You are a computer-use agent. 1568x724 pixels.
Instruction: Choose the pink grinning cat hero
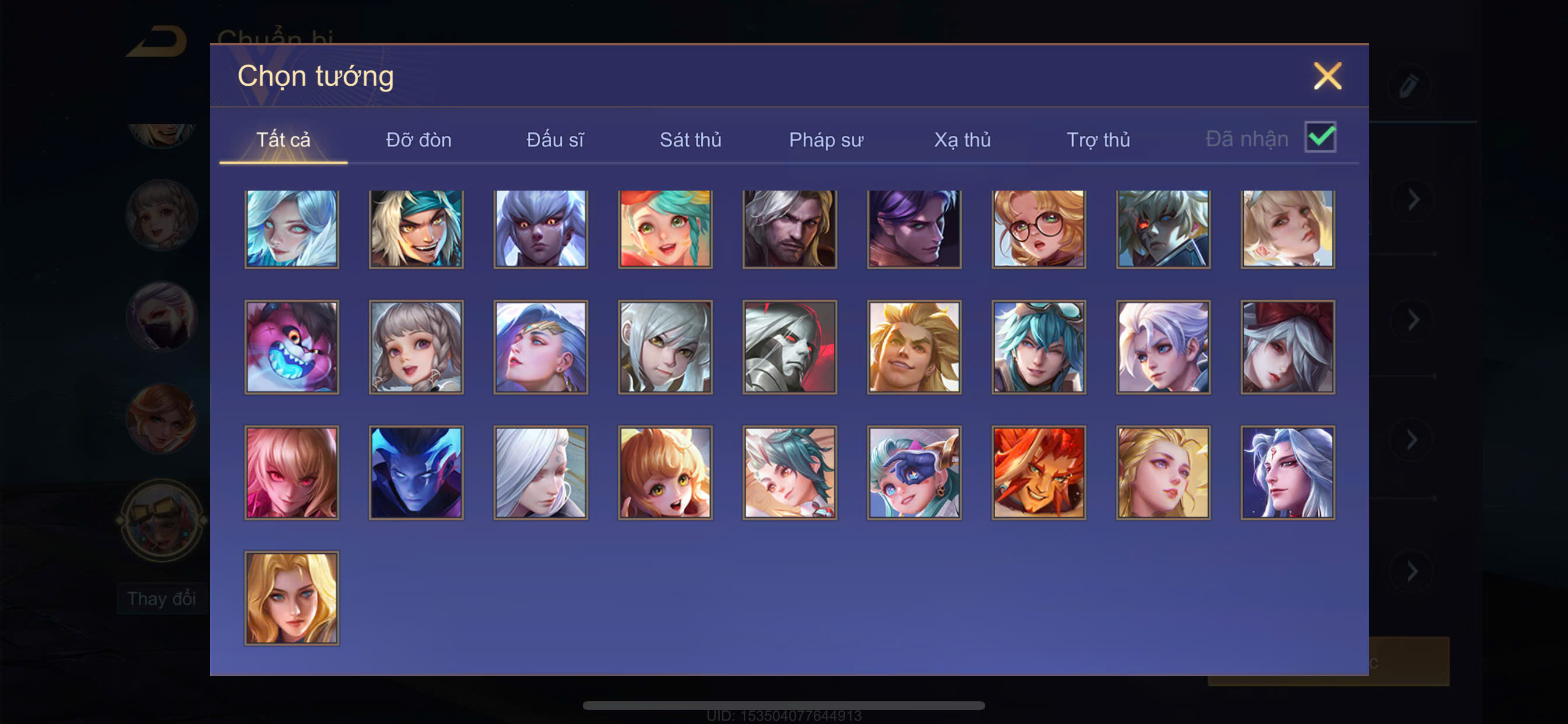click(x=292, y=347)
